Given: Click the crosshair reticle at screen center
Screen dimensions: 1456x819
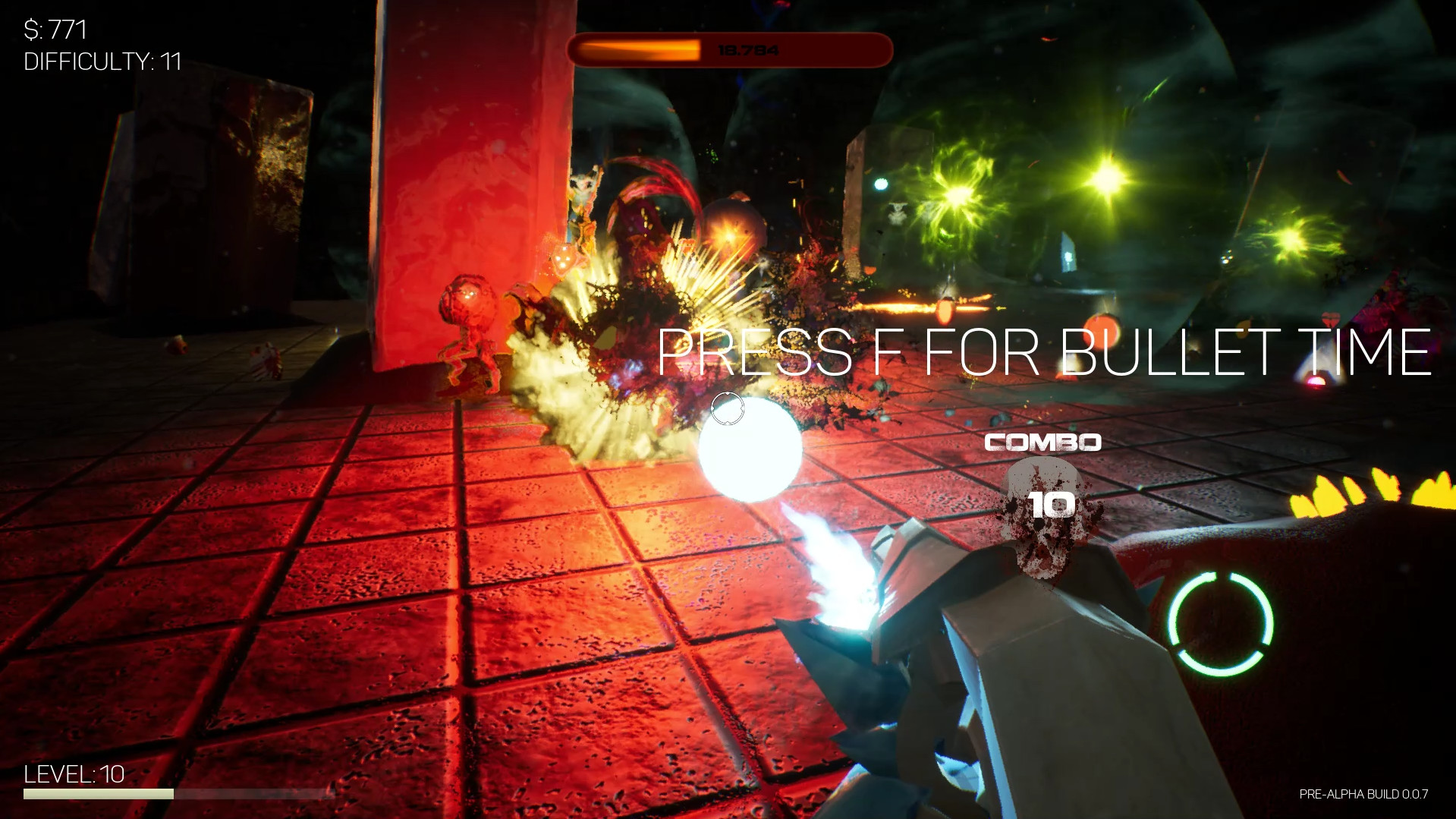Looking at the screenshot, I should pyautogui.click(x=728, y=409).
